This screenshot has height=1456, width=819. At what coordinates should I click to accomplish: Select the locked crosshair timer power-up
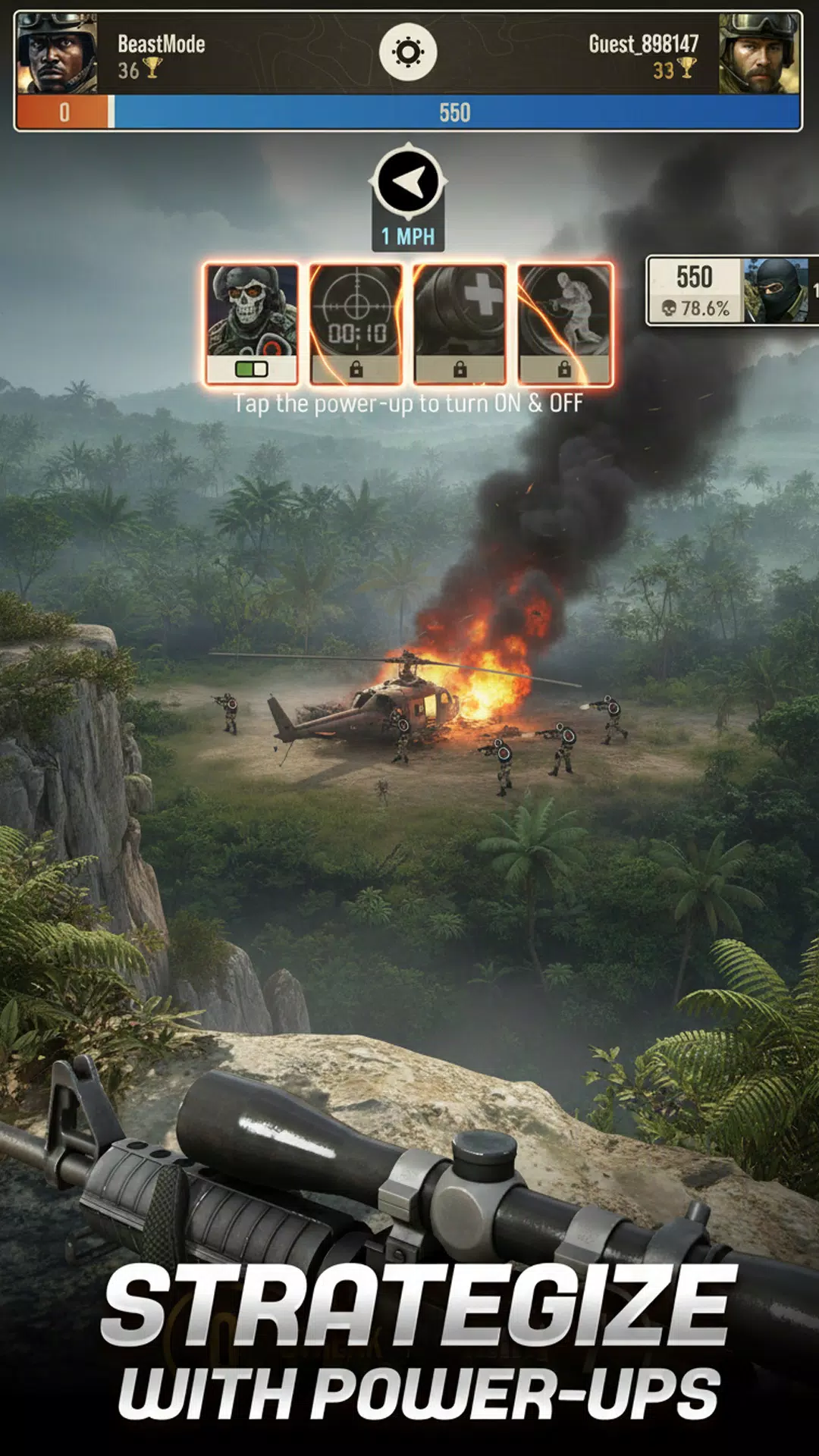point(356,324)
